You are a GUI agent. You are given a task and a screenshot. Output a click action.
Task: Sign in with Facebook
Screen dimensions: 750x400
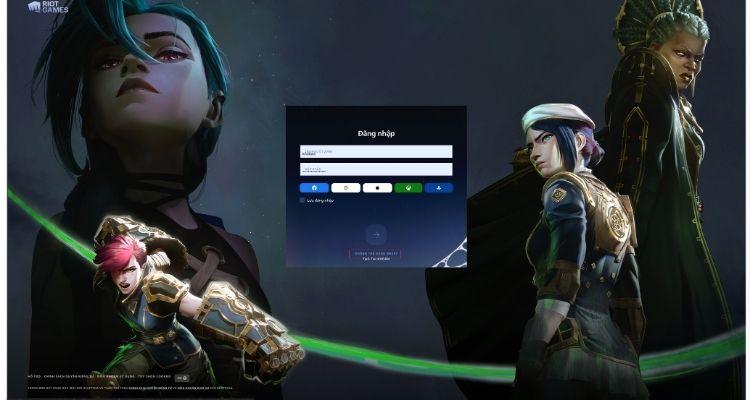point(314,187)
